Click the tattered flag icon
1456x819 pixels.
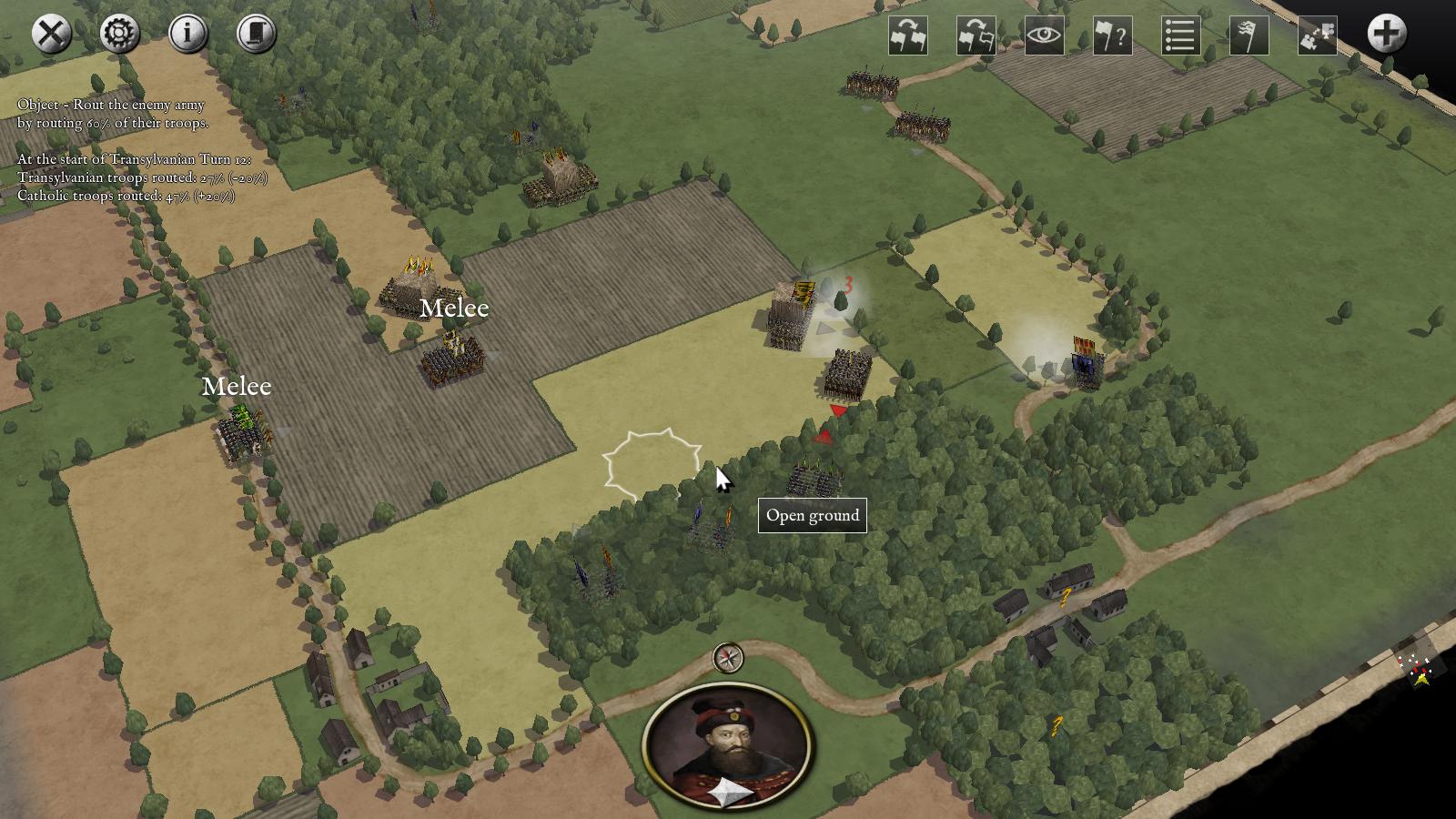click(1249, 36)
